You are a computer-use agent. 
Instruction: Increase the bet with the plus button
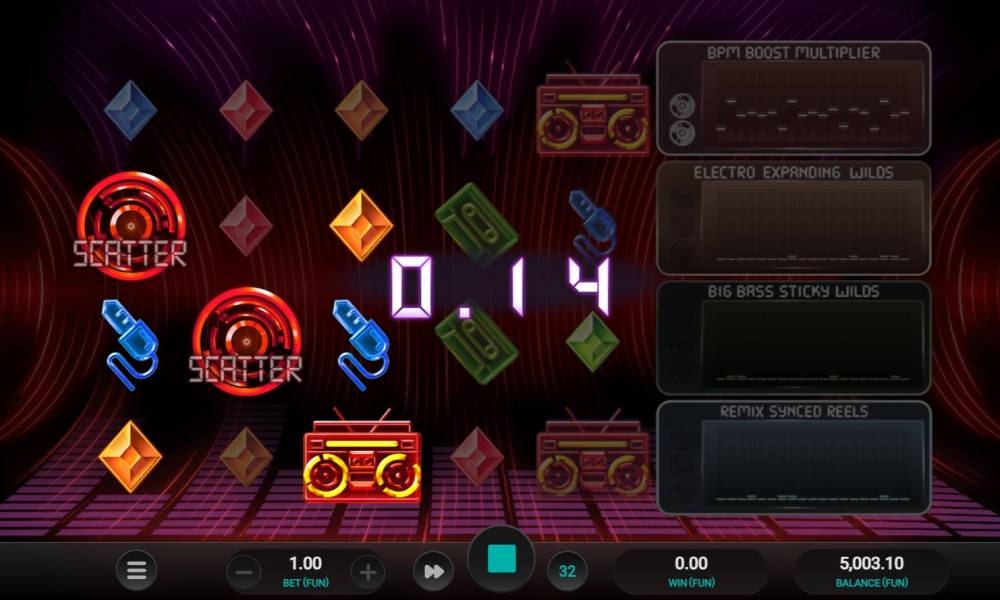click(x=368, y=572)
